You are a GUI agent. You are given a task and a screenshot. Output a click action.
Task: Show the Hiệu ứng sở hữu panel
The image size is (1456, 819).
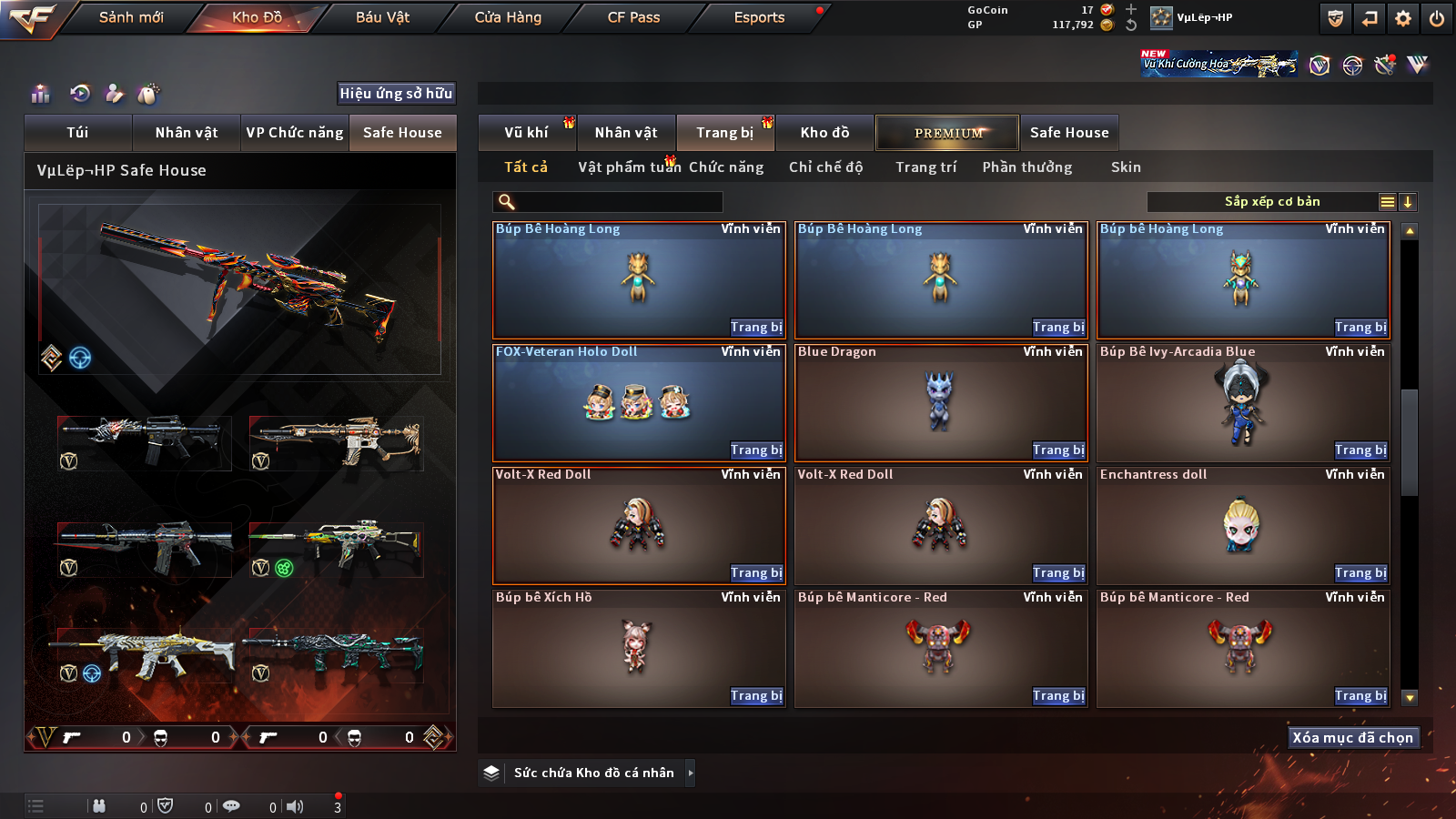click(396, 93)
